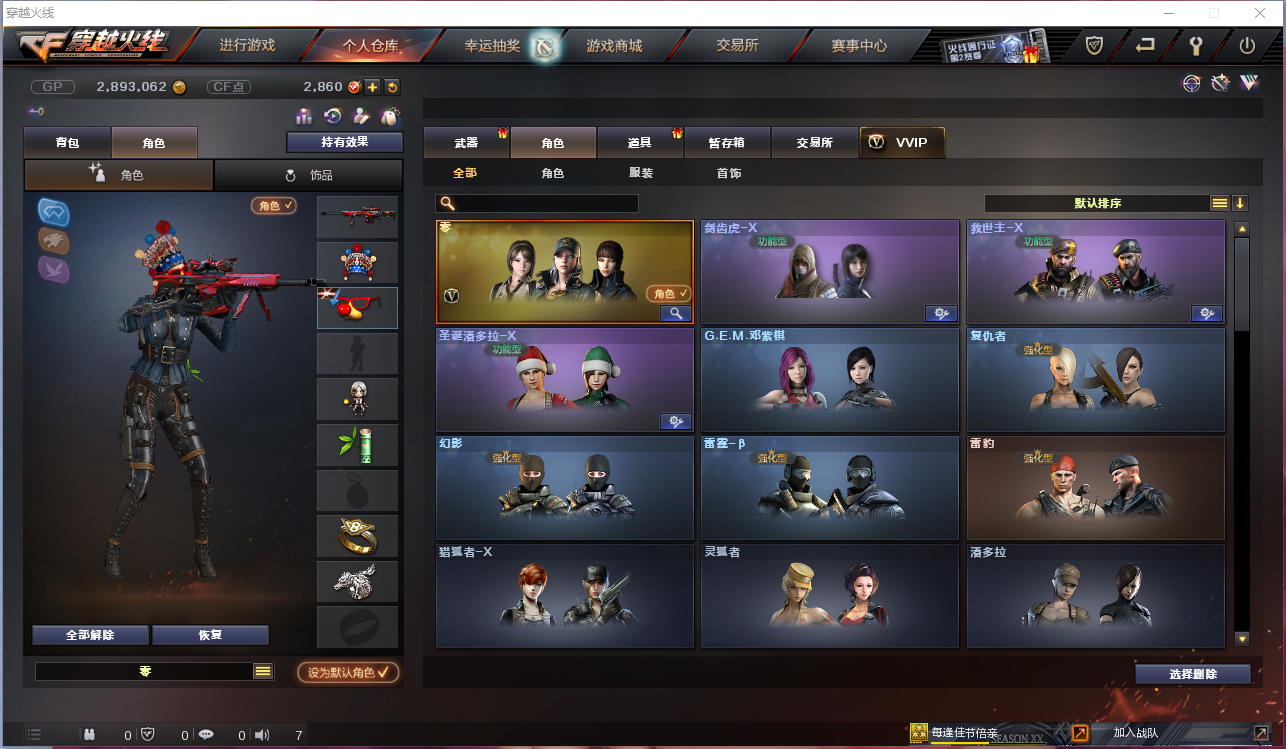This screenshot has width=1286, height=749.
Task: Click the speaker volume control at the bottom bar
Action: (x=262, y=734)
